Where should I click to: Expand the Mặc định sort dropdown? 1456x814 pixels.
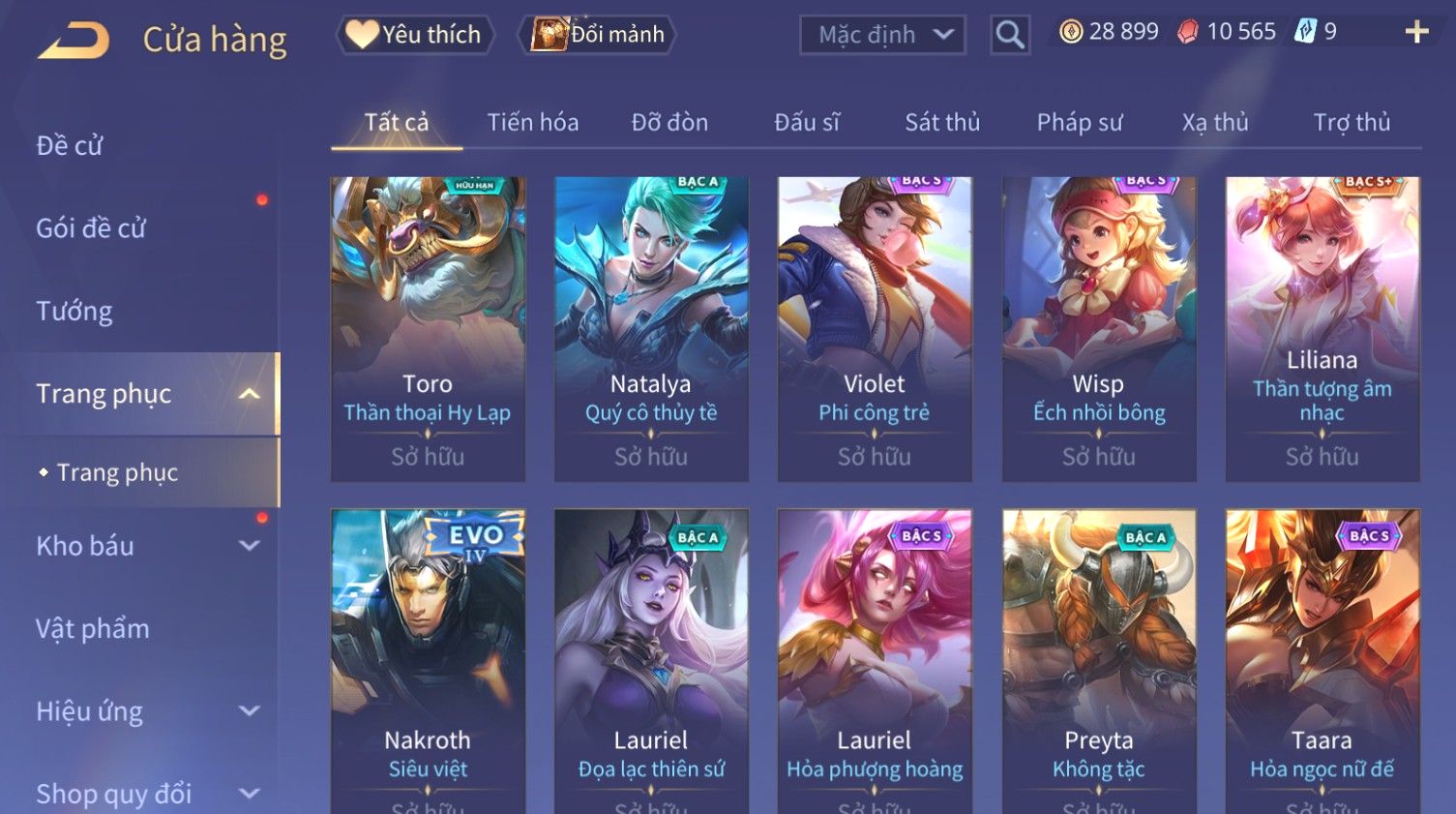882,35
